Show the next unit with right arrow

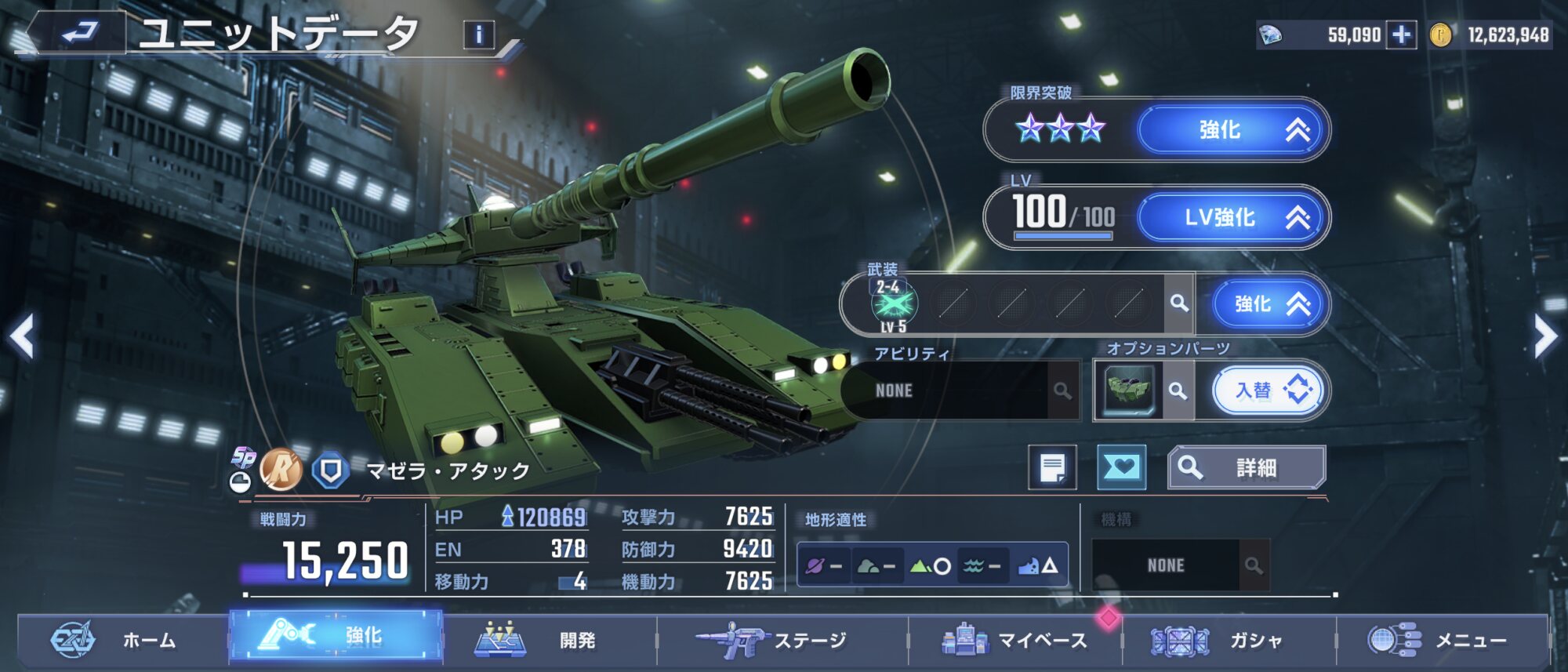pos(1545,336)
